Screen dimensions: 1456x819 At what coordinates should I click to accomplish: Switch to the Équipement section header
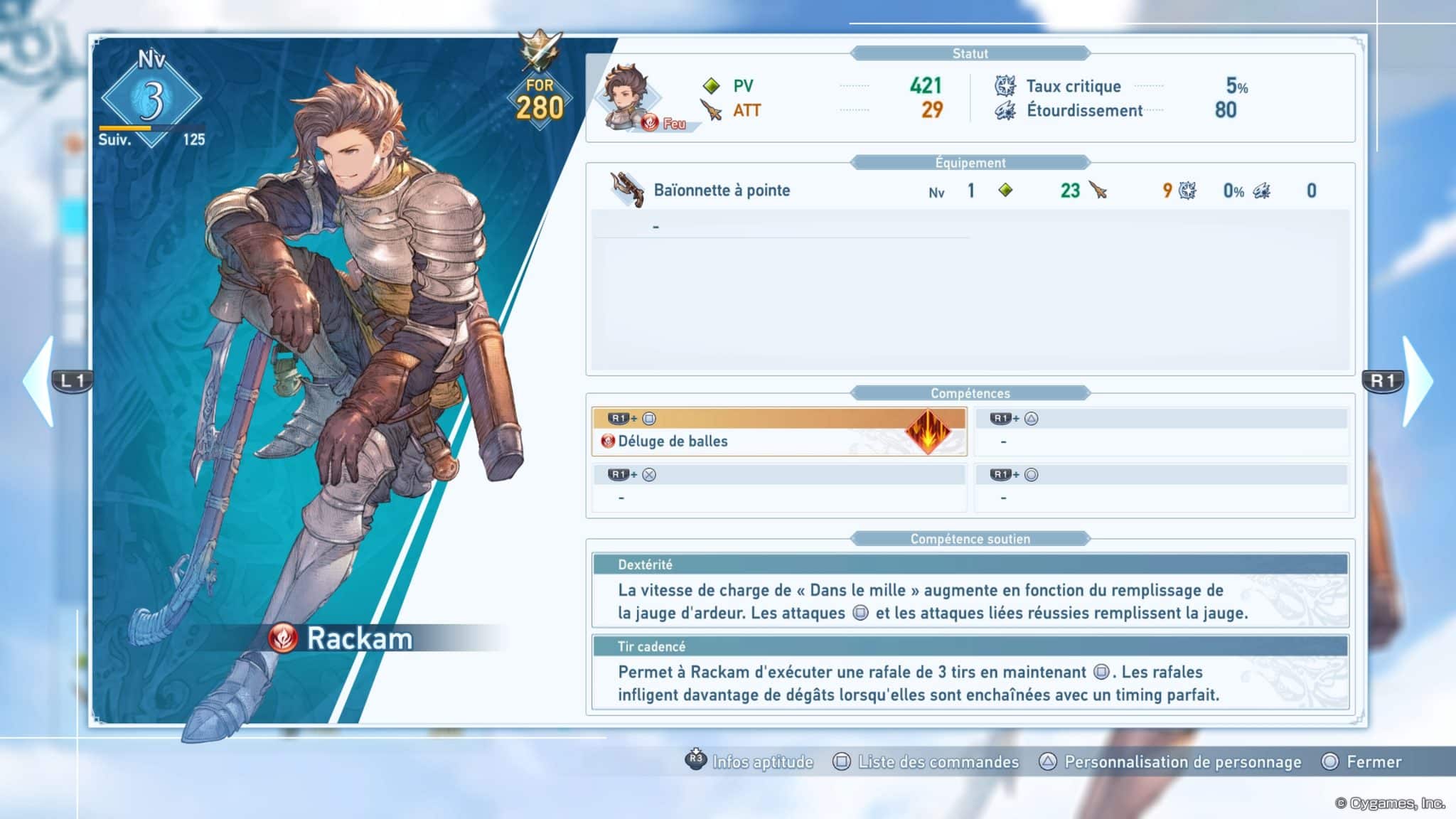point(971,161)
